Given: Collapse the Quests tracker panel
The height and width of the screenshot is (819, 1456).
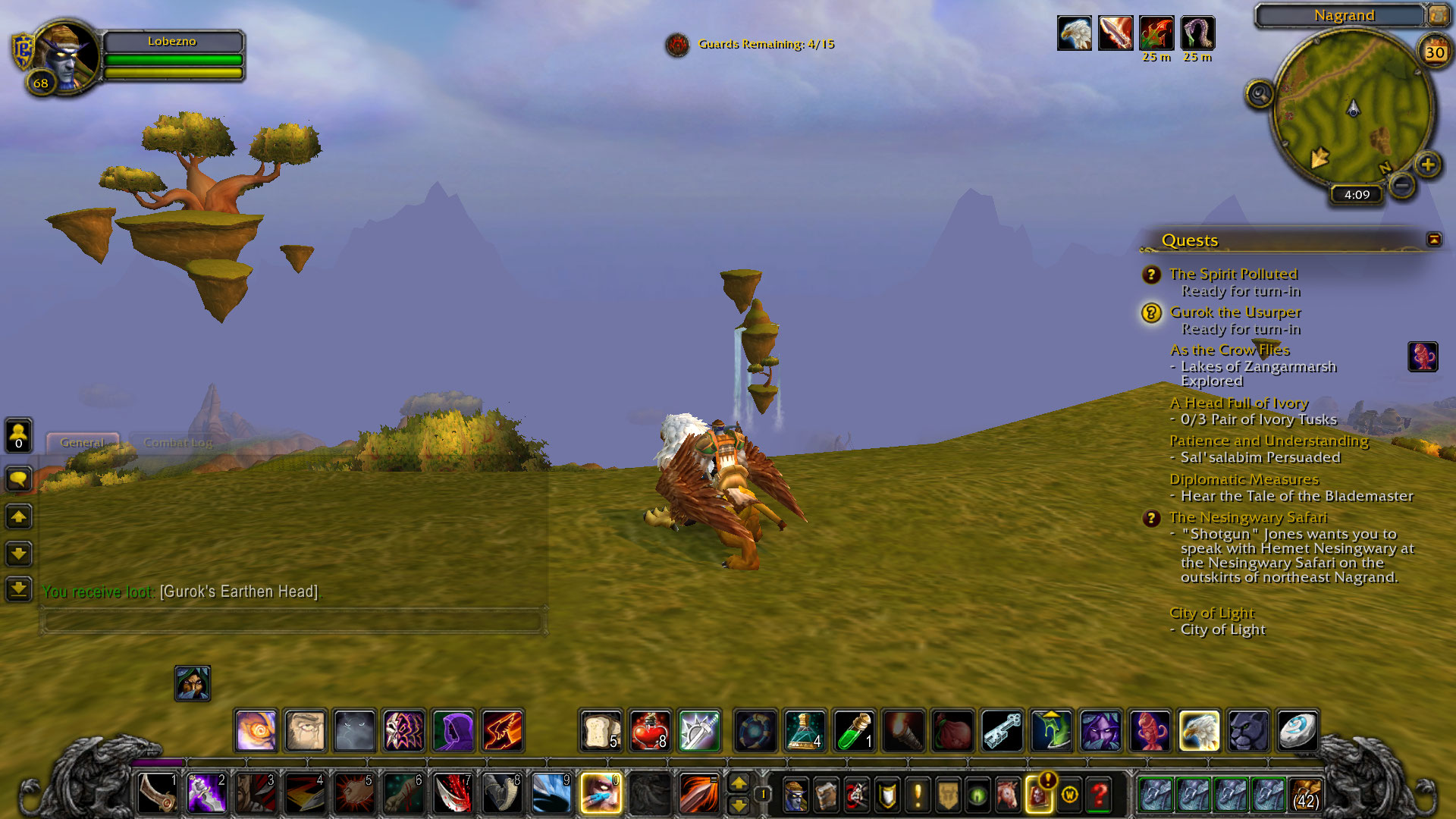Looking at the screenshot, I should pyautogui.click(x=1433, y=240).
